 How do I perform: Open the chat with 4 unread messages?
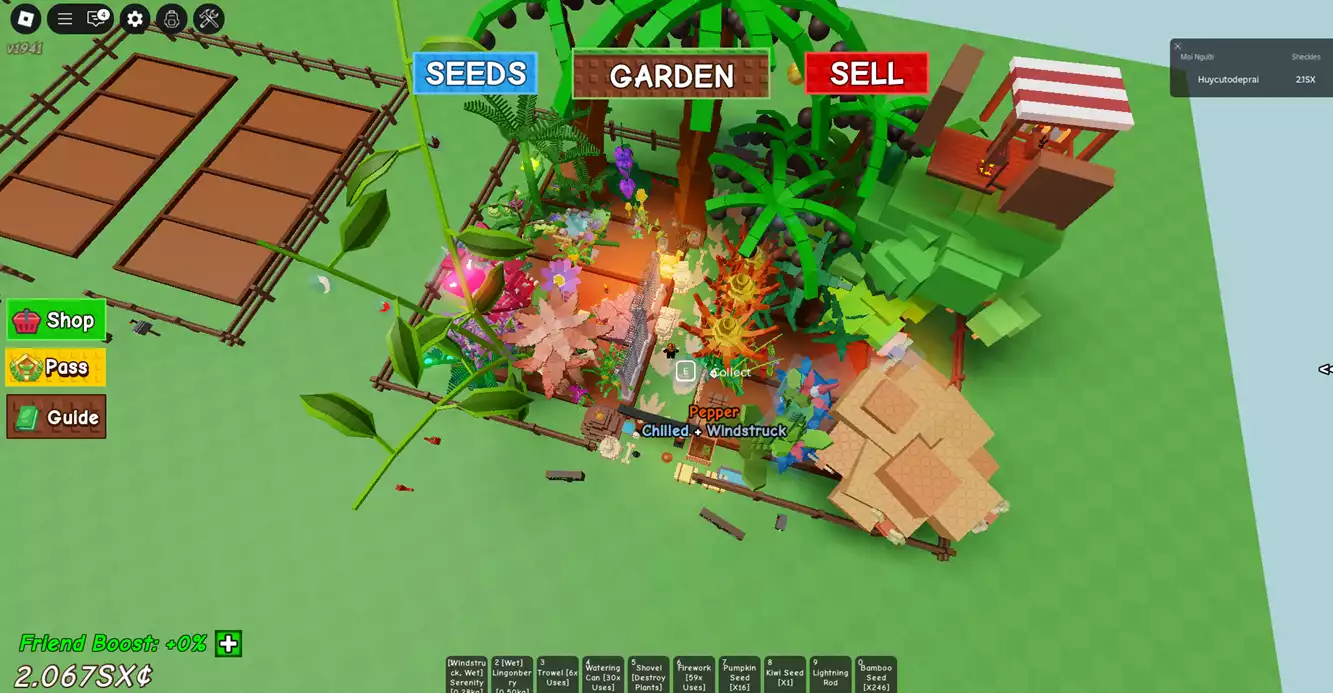(98, 18)
